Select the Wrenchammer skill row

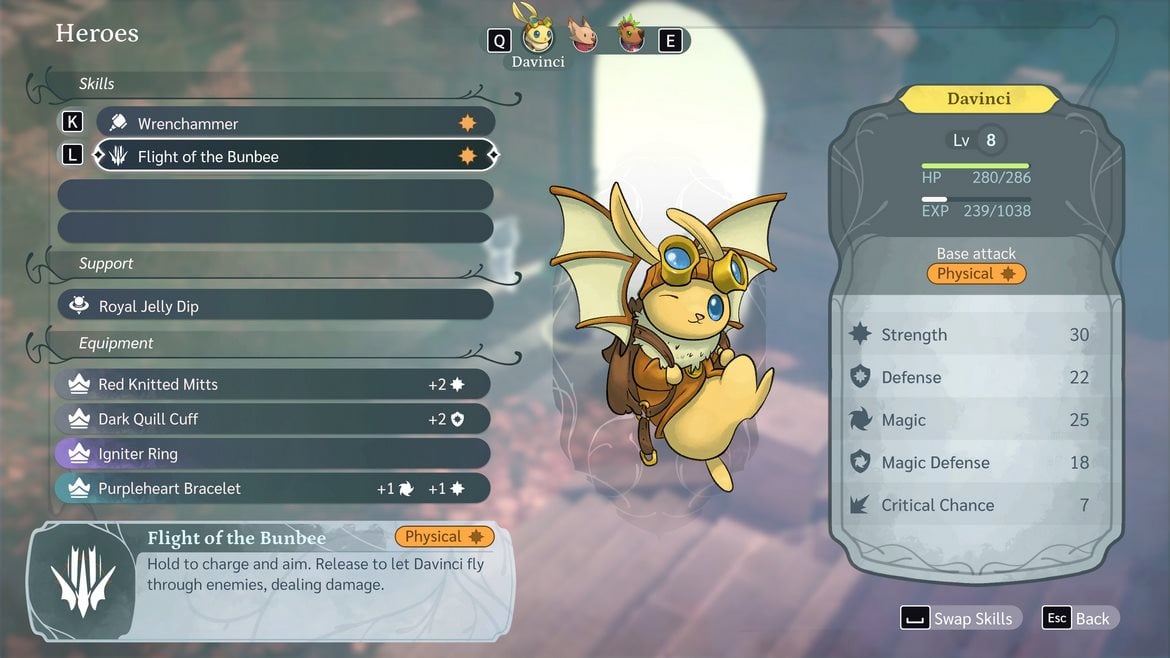(x=295, y=123)
